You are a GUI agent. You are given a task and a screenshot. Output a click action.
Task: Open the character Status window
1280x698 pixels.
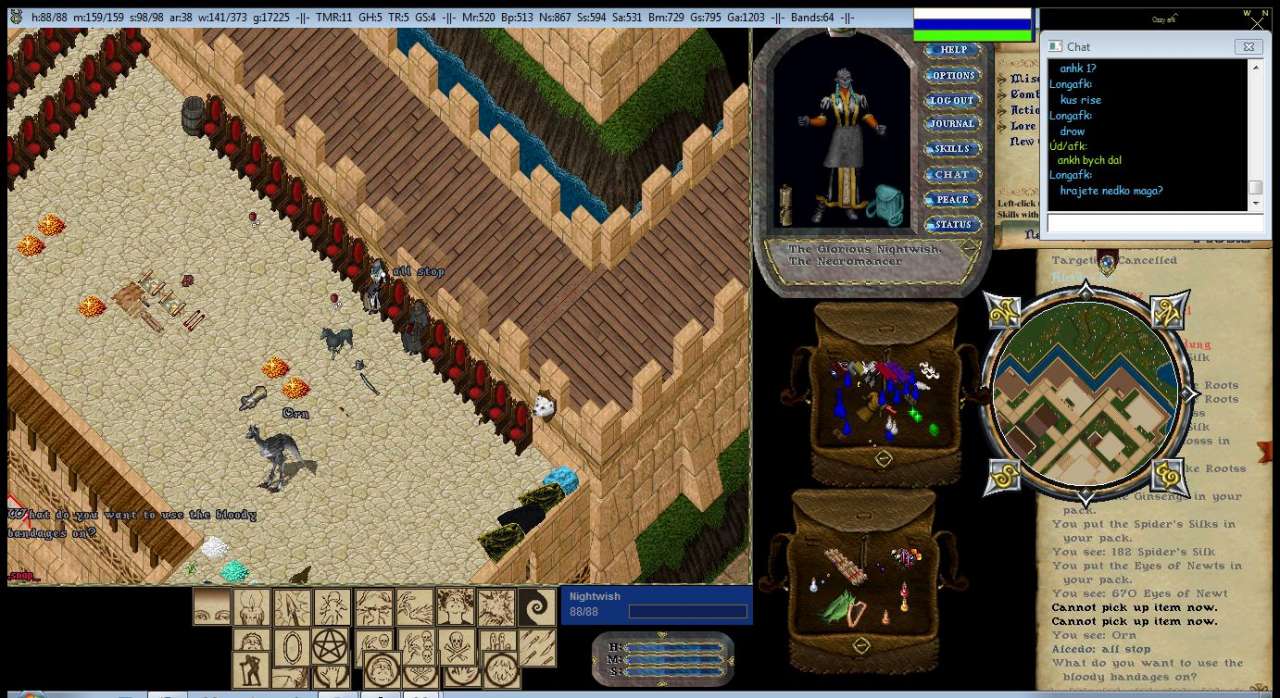click(x=952, y=224)
